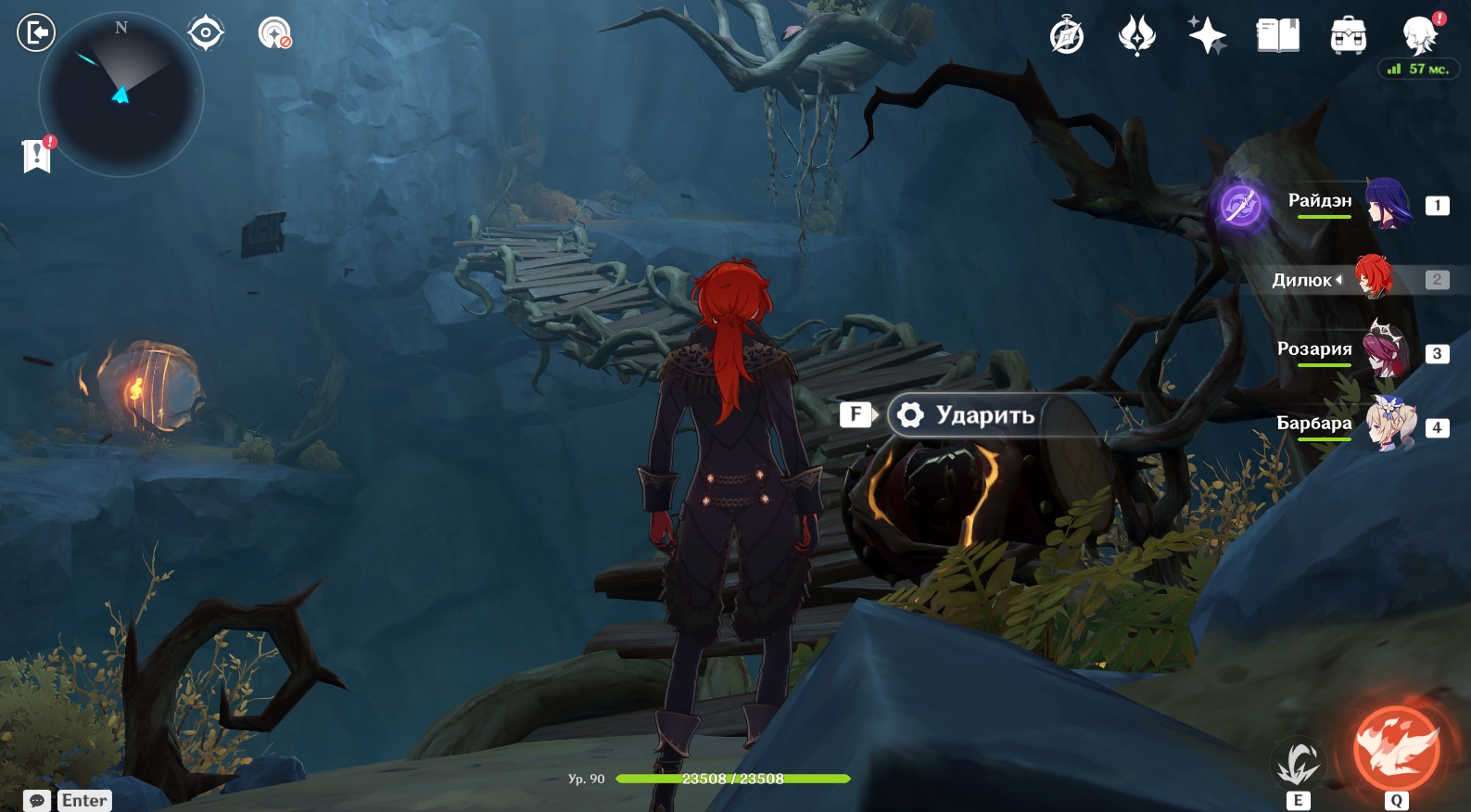Open the adventurer handbook book icon

coord(1277,36)
